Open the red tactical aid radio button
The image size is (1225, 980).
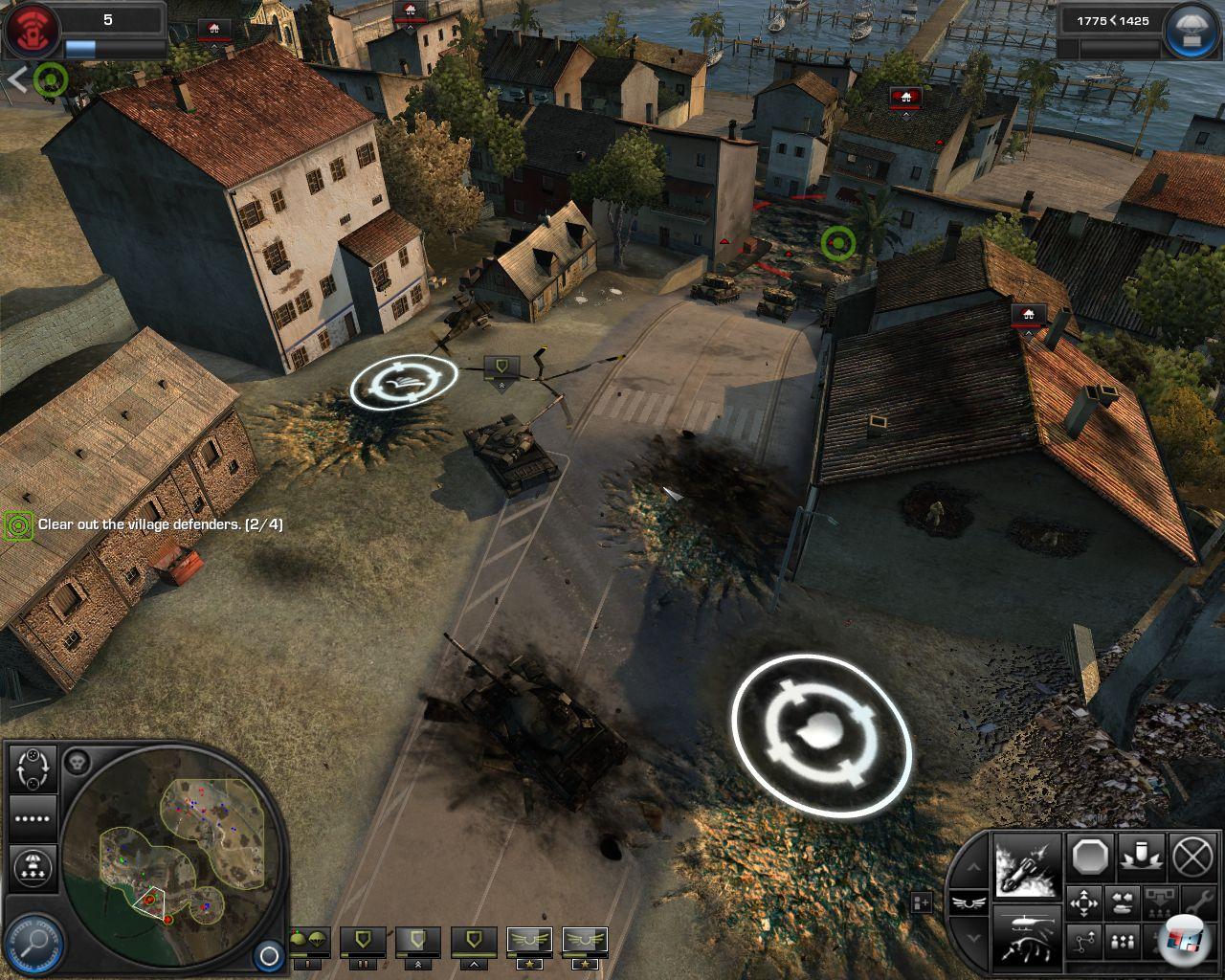pyautogui.click(x=31, y=28)
